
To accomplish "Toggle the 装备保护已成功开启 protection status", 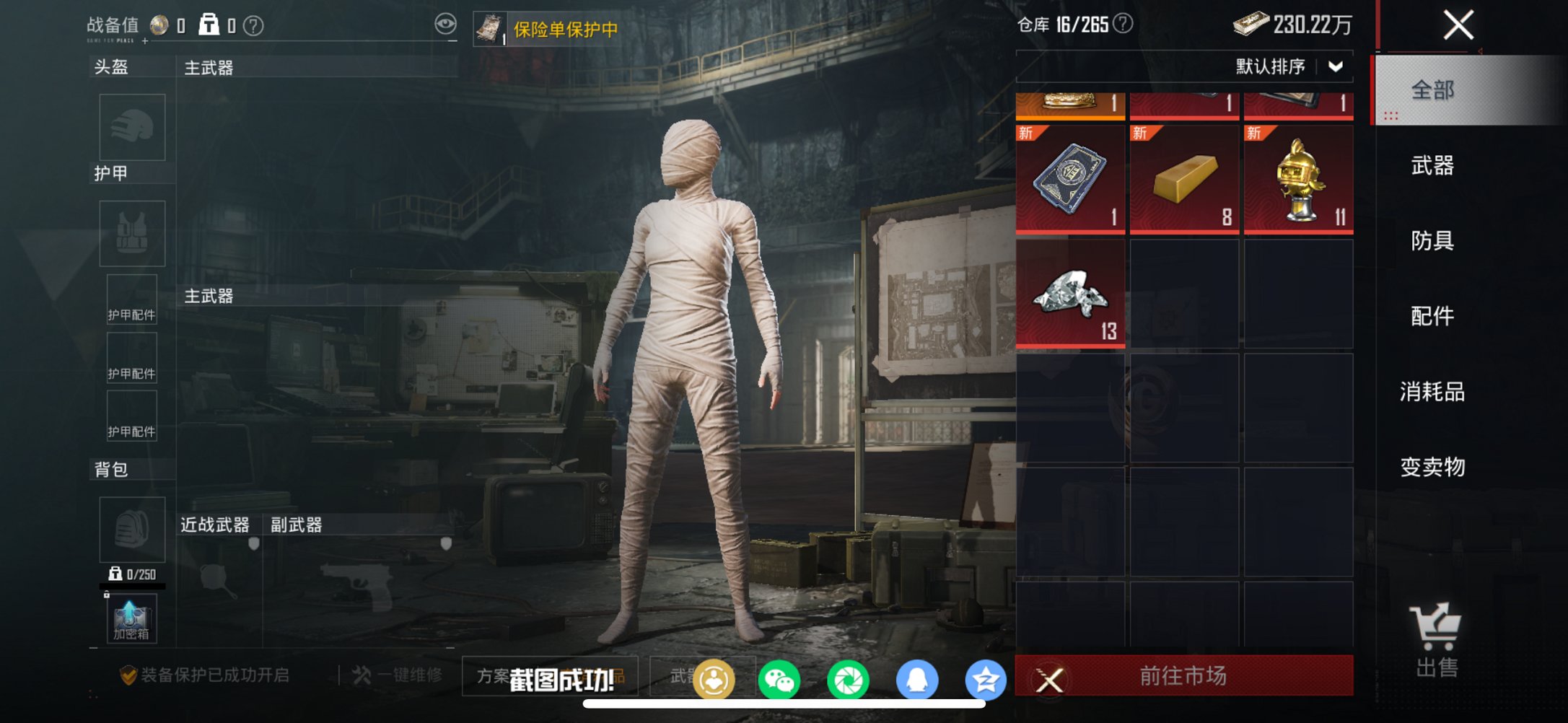I will [202, 677].
